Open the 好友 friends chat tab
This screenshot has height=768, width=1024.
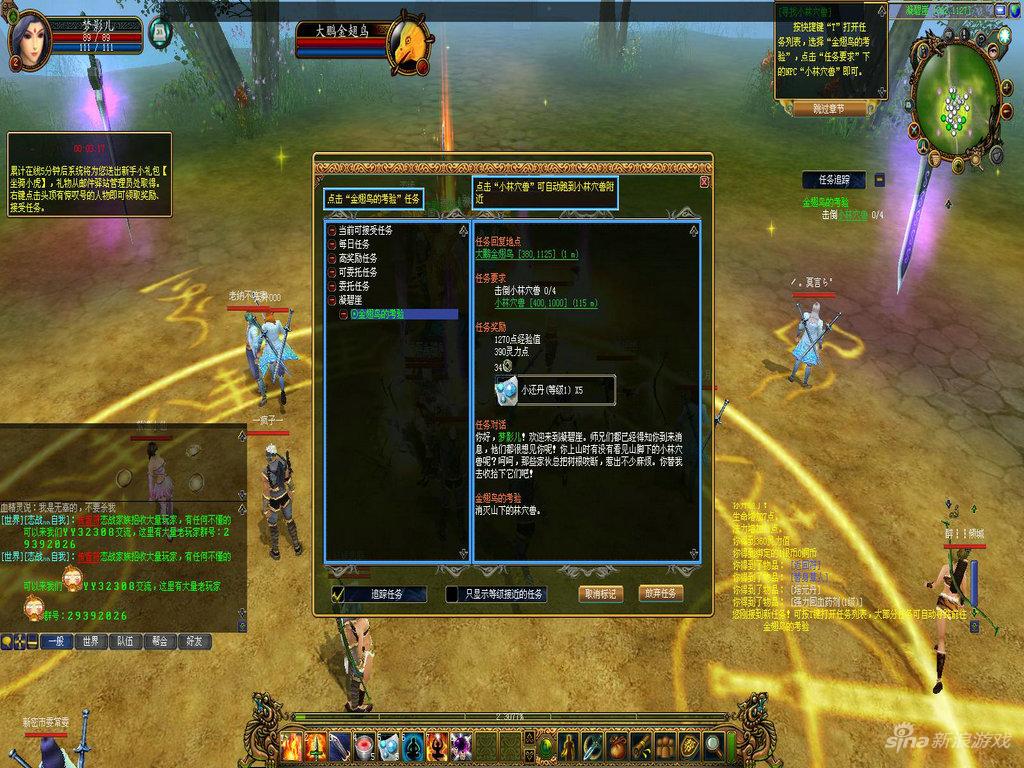point(192,641)
